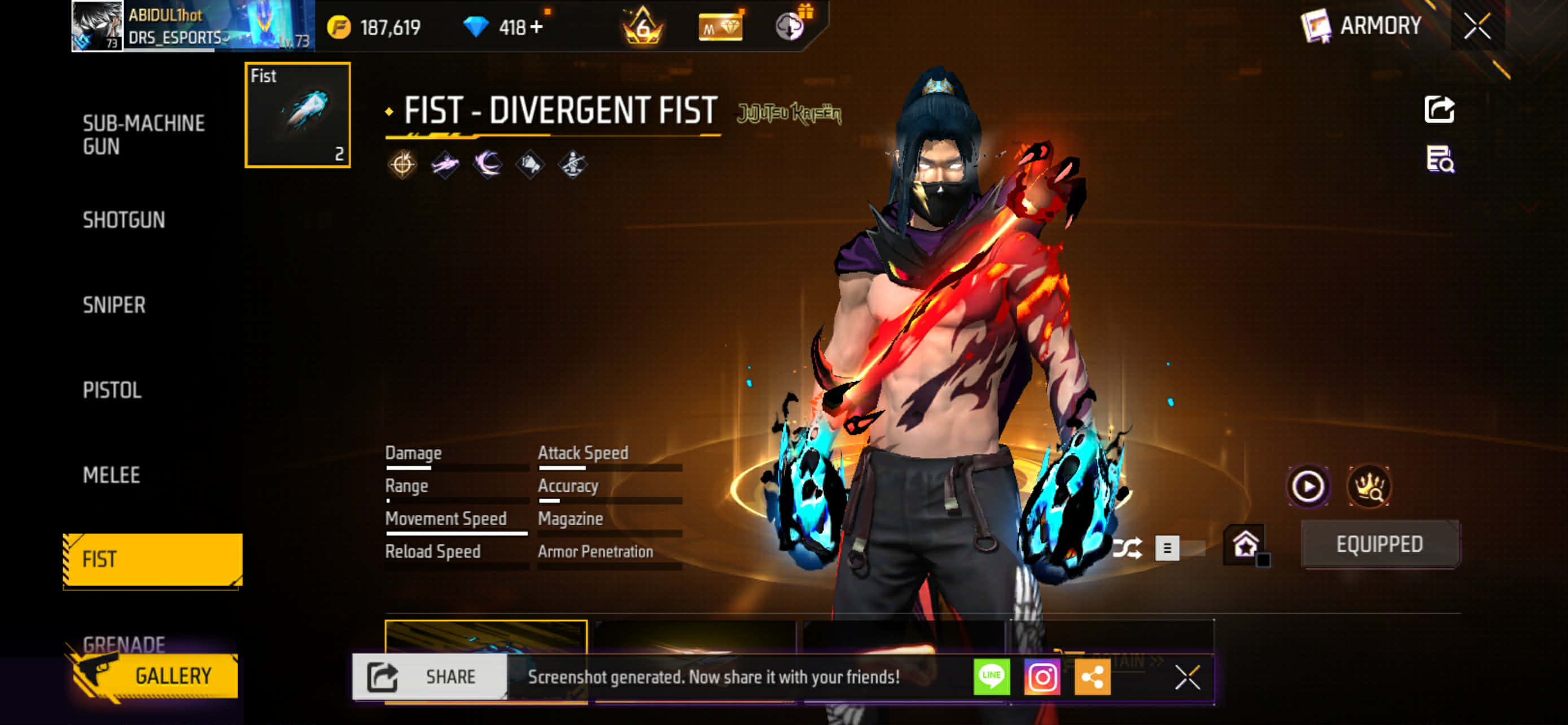This screenshot has height=725, width=1568.
Task: Select the Fist skin thumbnail
Action: pos(297,115)
